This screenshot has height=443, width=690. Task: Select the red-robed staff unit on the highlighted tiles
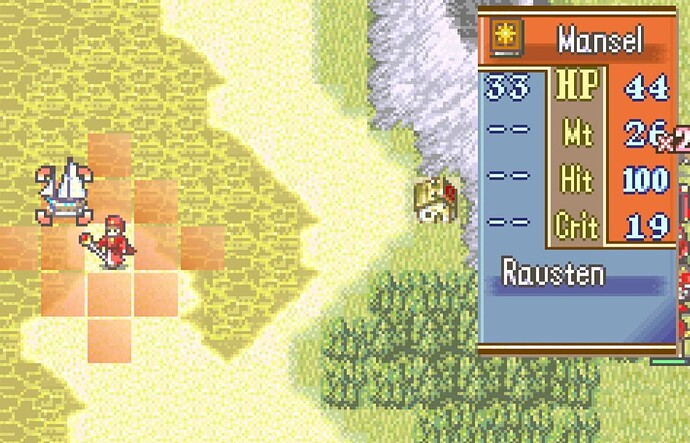pos(111,241)
